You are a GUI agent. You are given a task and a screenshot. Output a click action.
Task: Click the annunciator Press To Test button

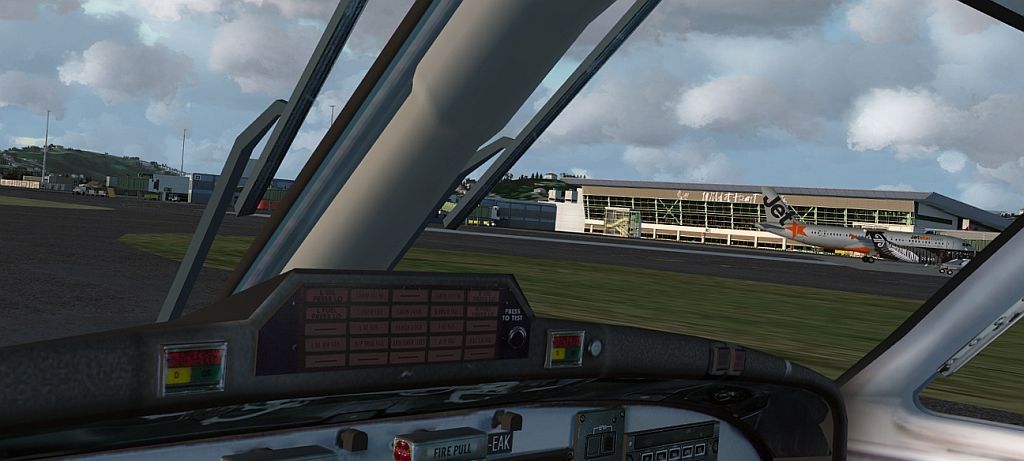(x=516, y=337)
